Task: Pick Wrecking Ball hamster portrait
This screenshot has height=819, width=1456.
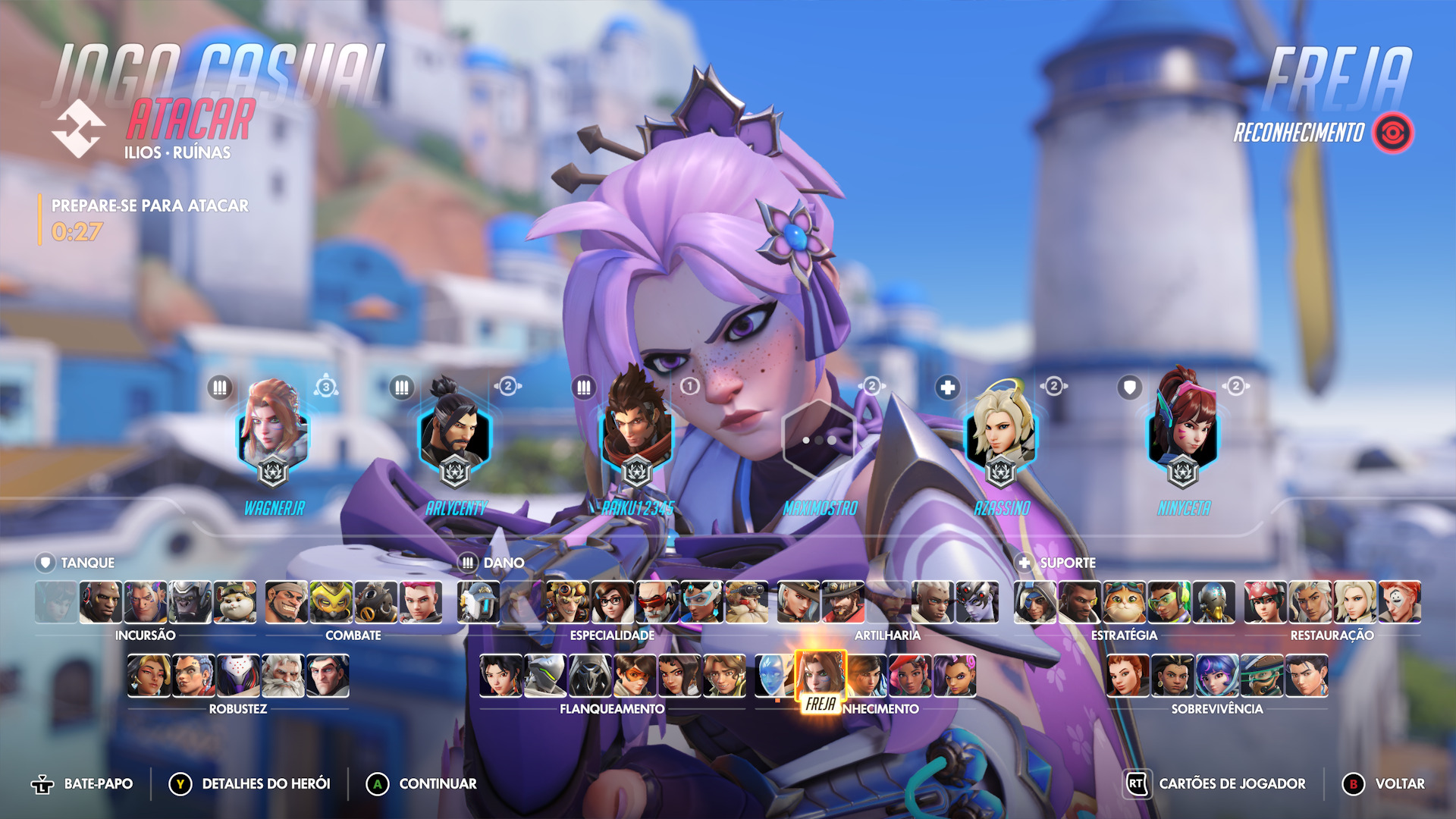Action: [x=234, y=603]
